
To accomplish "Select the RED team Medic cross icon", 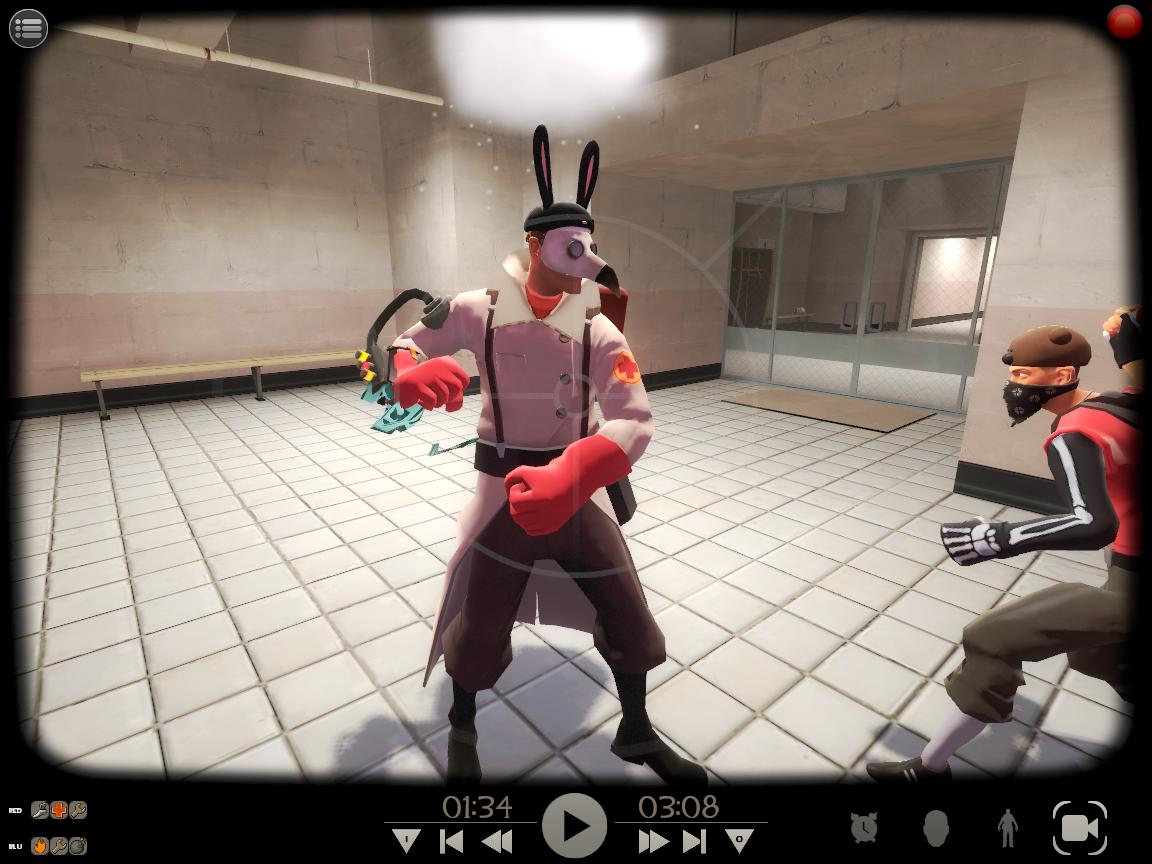I will pos(59,810).
